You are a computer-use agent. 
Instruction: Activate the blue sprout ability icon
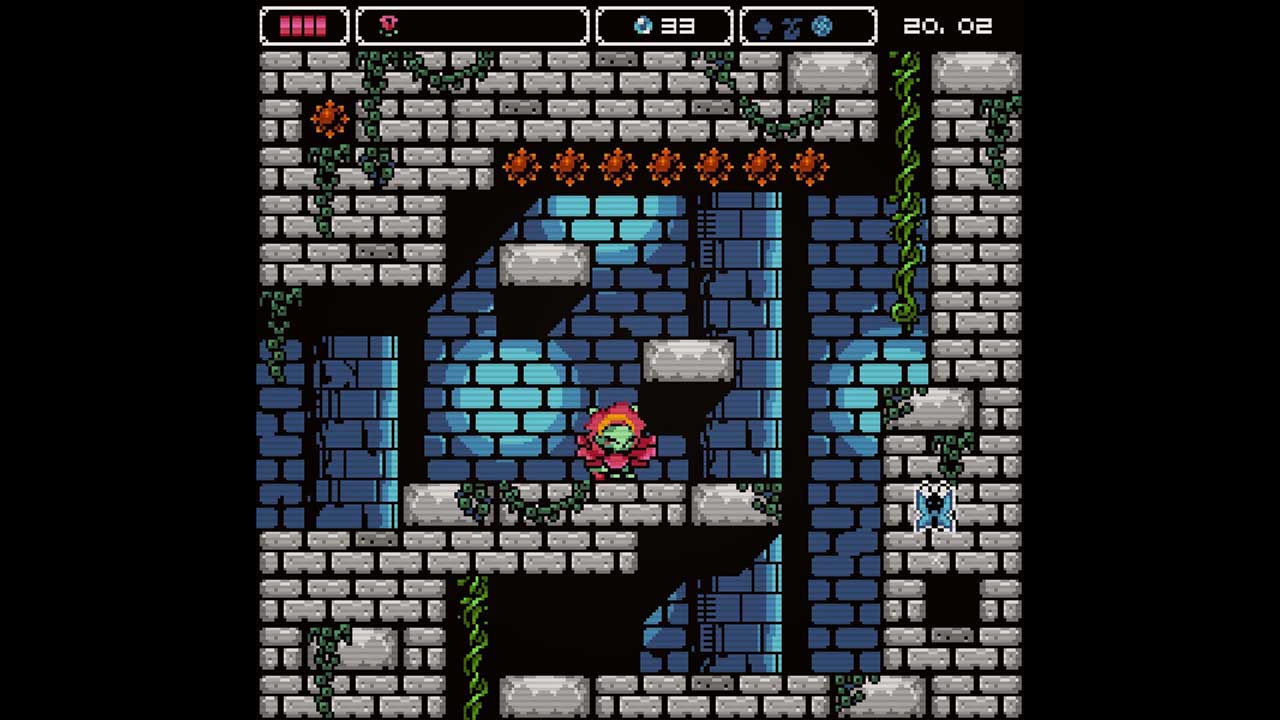click(x=793, y=27)
